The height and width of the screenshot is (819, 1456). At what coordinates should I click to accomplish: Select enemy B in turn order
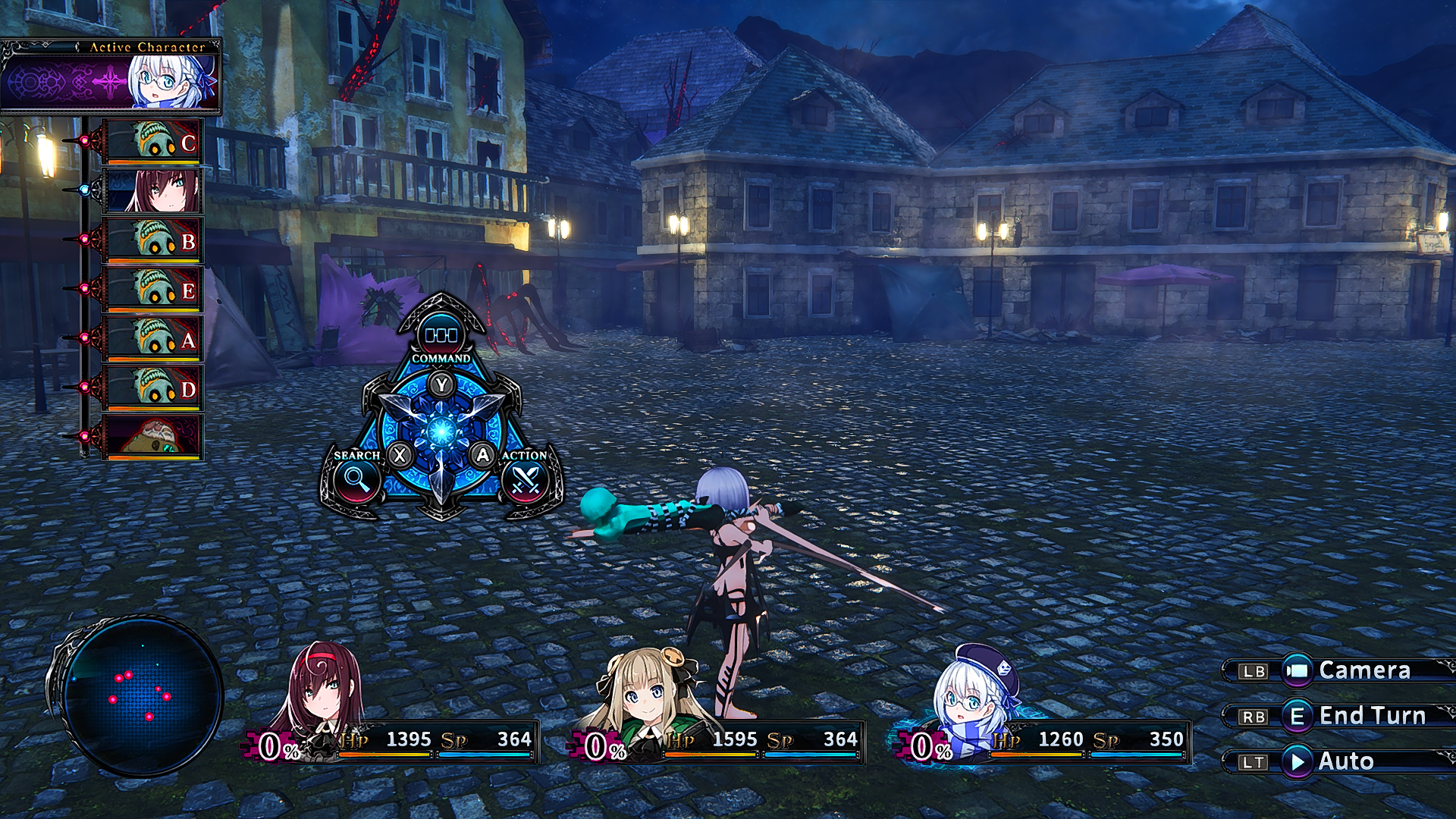pyautogui.click(x=154, y=240)
